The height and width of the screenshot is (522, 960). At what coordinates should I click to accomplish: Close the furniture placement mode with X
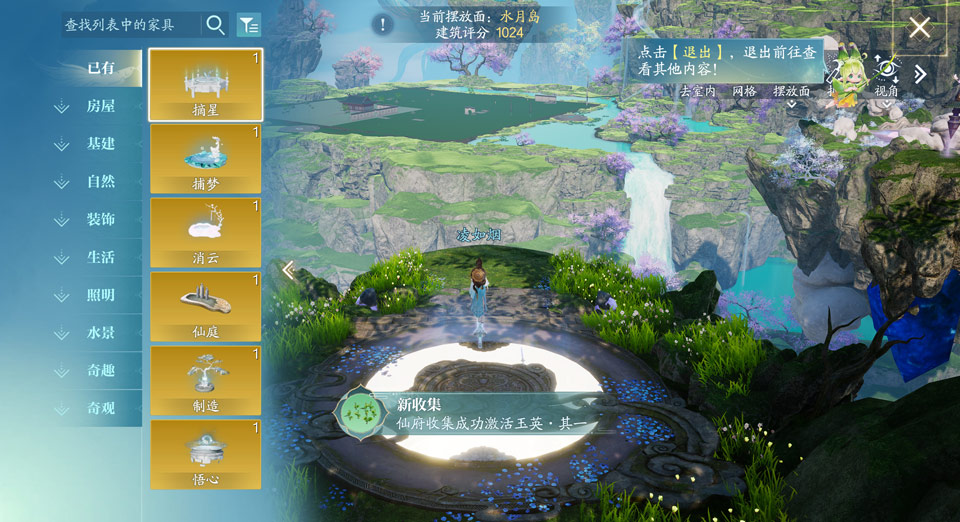(919, 27)
